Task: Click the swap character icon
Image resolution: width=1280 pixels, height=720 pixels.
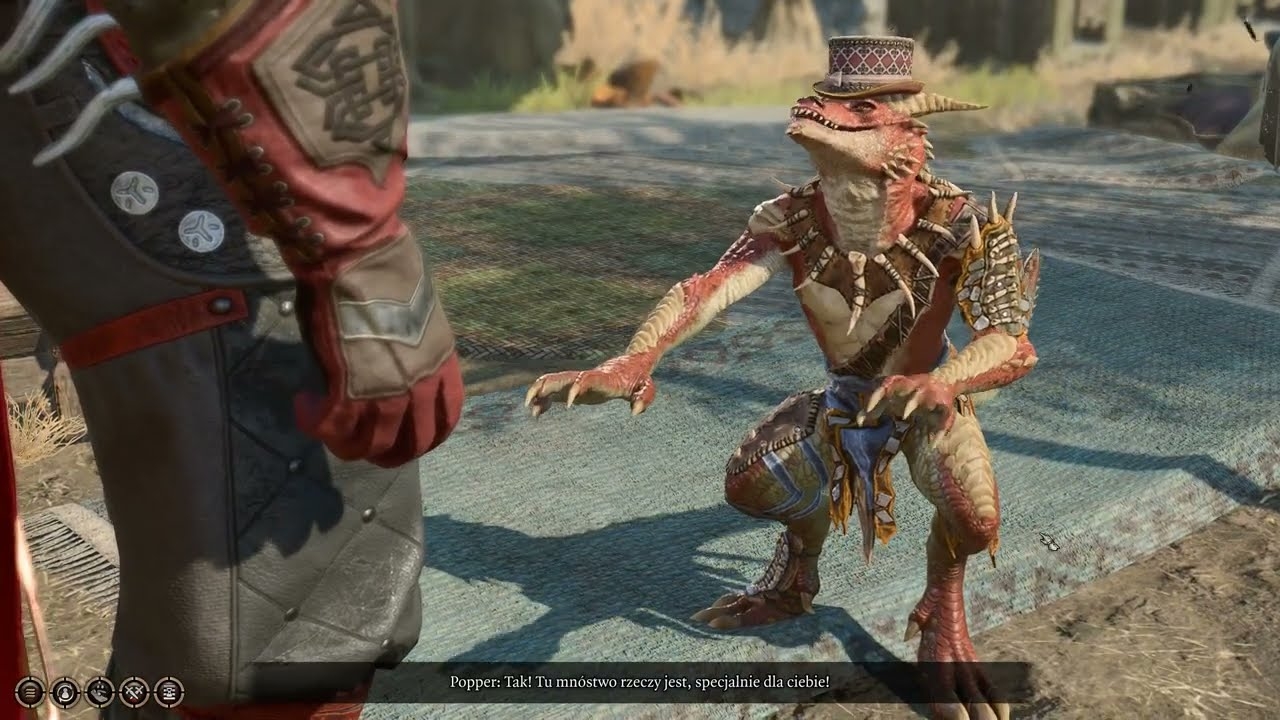Action: click(x=65, y=690)
